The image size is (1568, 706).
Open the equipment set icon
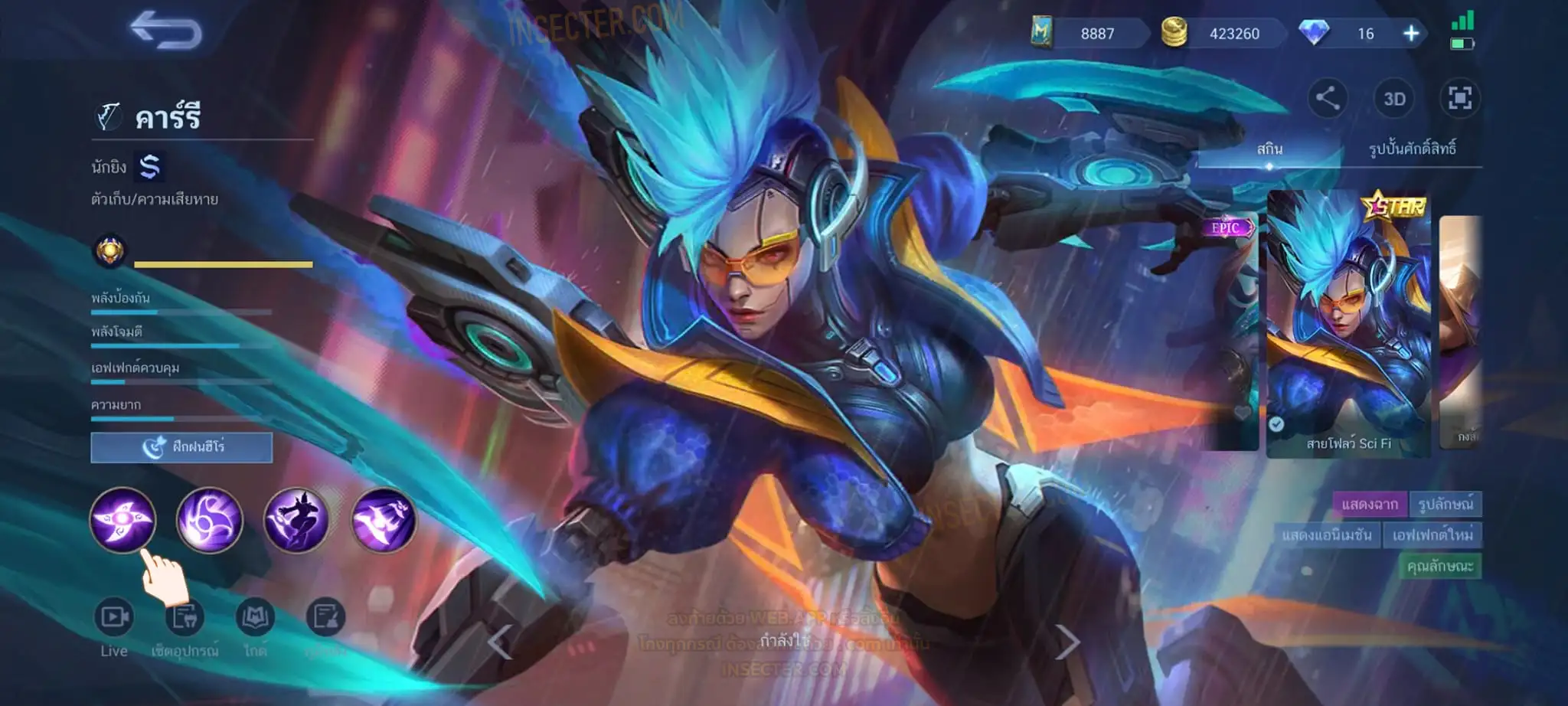pos(185,617)
